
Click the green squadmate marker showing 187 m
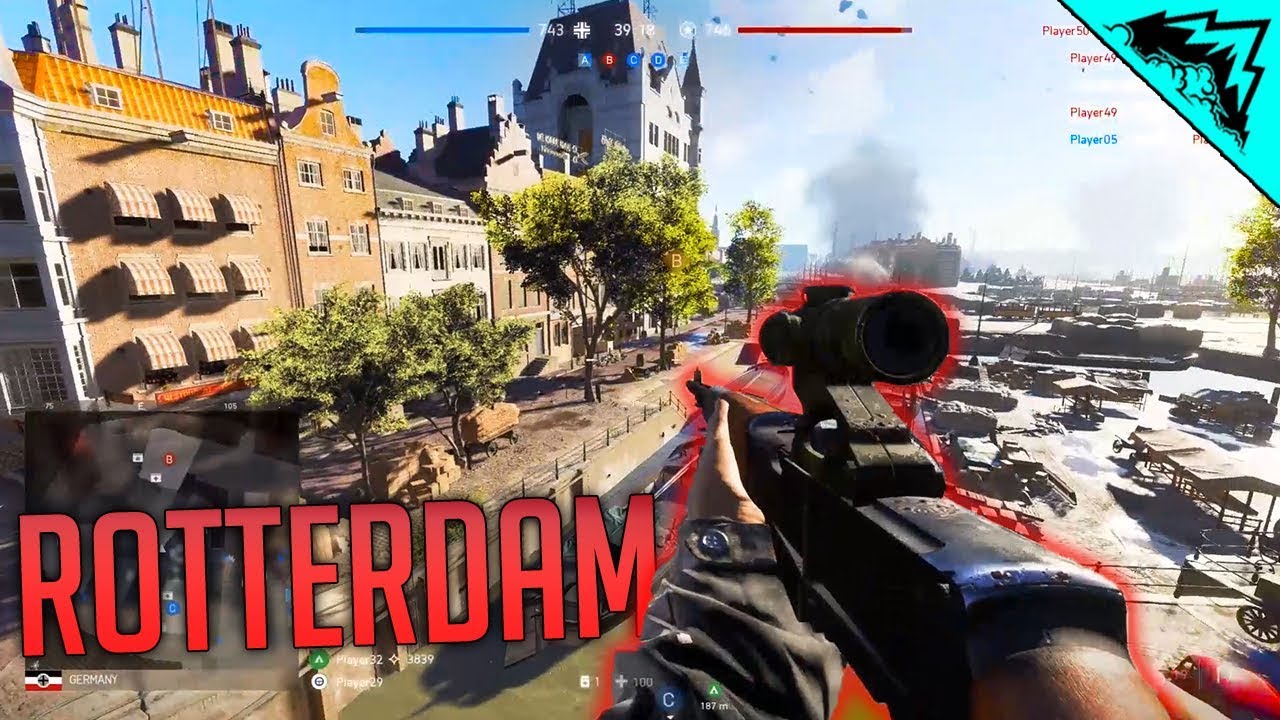point(714,689)
